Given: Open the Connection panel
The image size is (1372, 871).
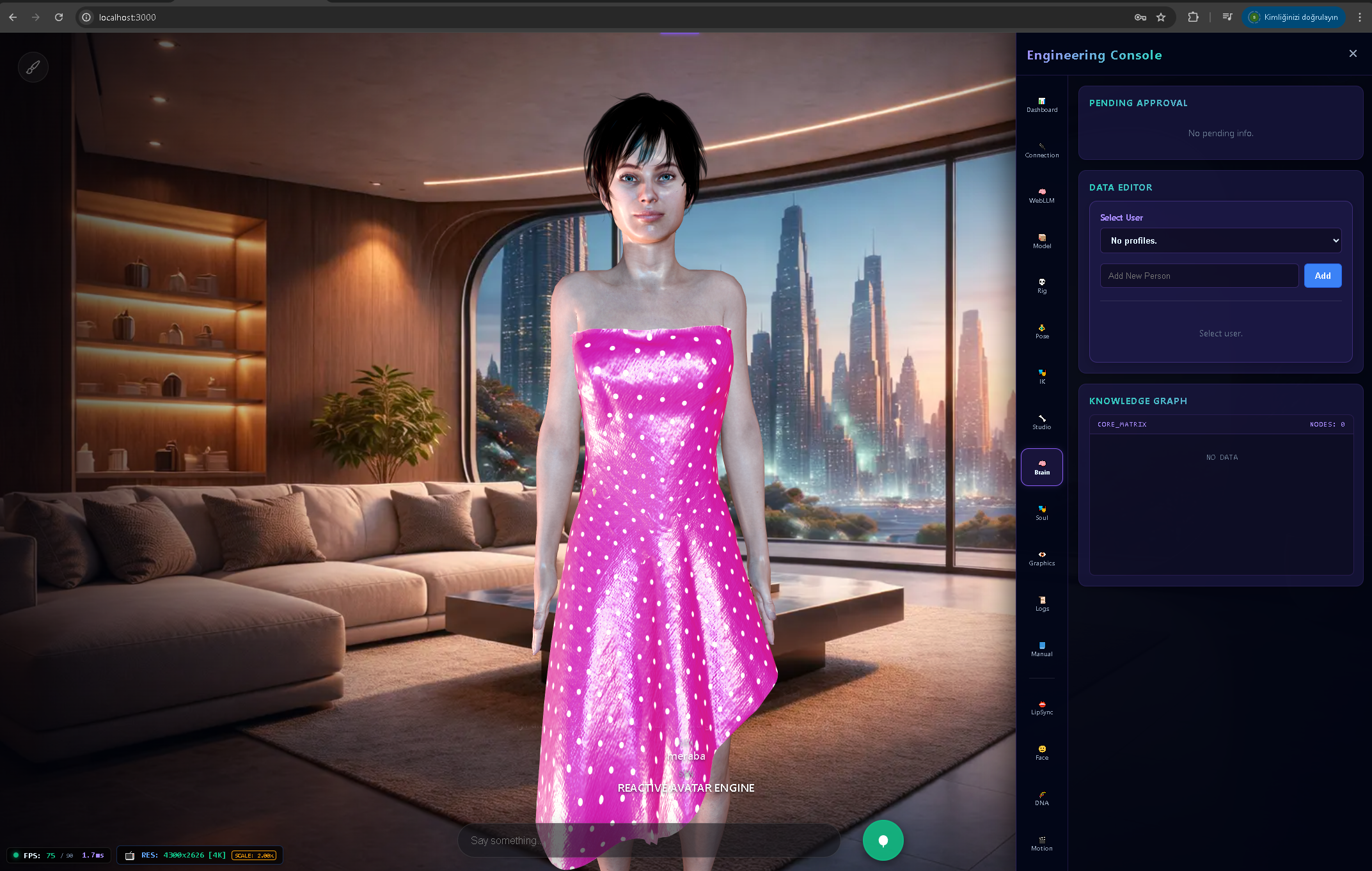Looking at the screenshot, I should (x=1041, y=150).
